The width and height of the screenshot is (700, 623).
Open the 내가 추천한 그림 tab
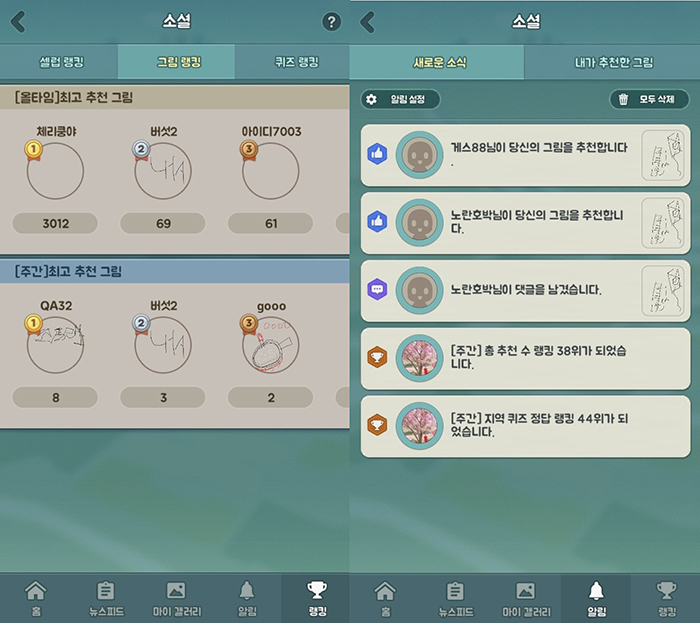point(614,62)
